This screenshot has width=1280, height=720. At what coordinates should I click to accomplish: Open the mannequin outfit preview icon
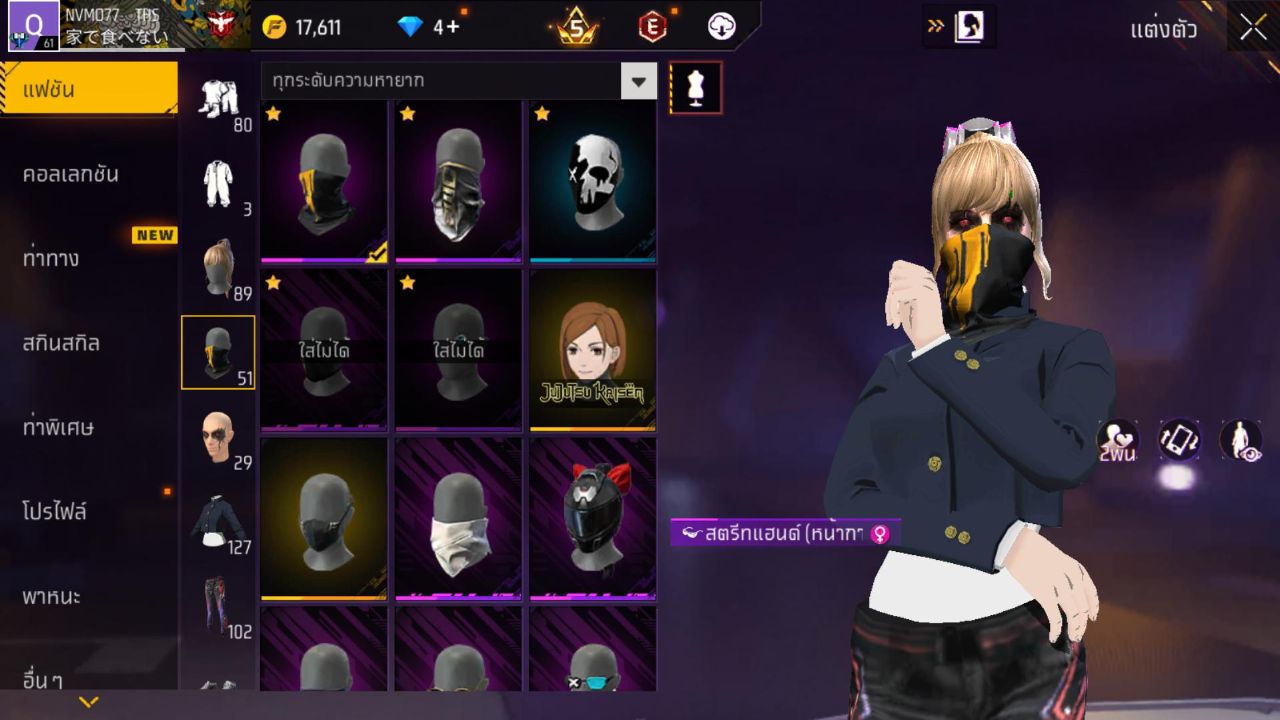696,87
